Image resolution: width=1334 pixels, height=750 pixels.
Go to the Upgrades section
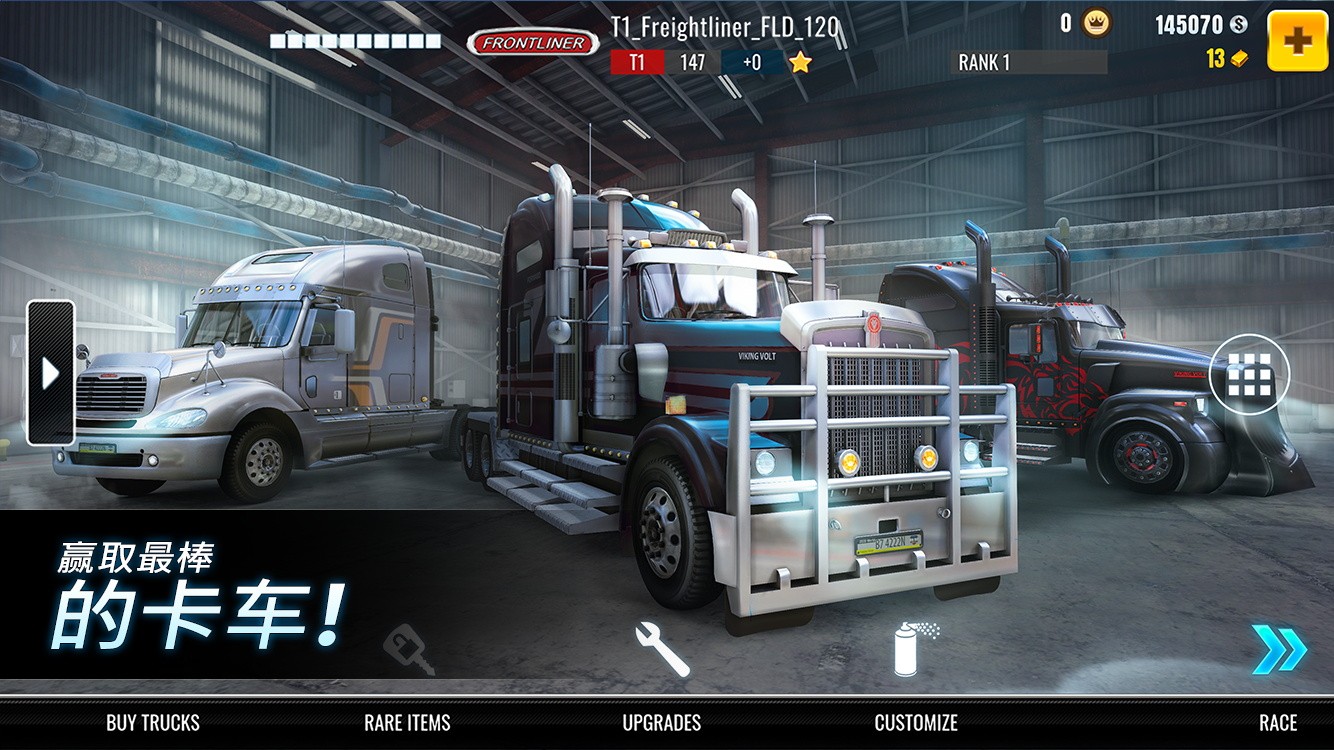(x=662, y=722)
